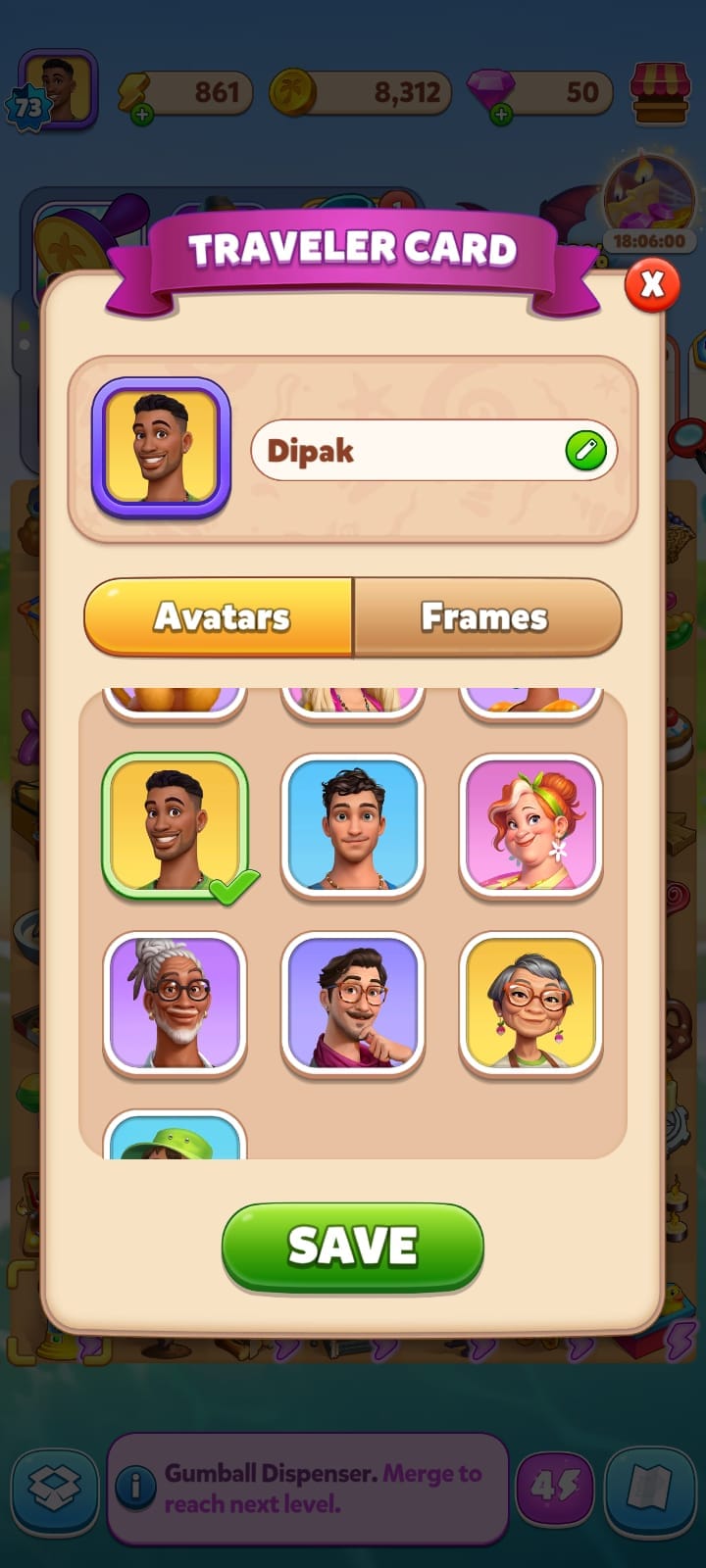The image size is (706, 1568).
Task: Select the currently checked smiling man avatar
Action: click(x=175, y=825)
